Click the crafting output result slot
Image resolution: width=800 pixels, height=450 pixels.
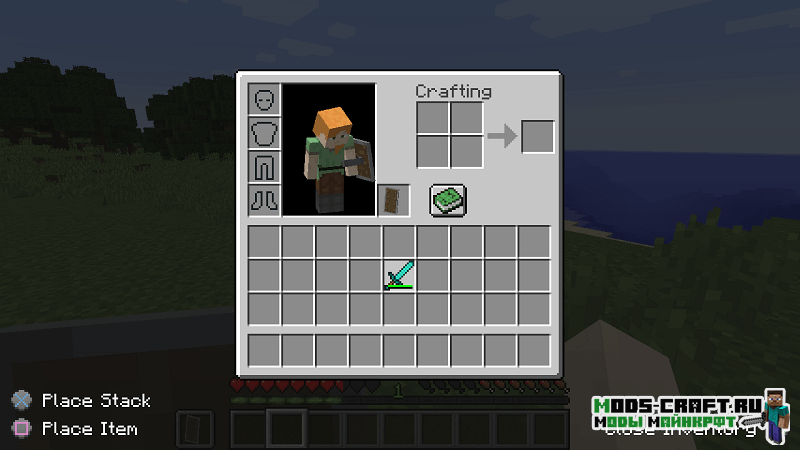pyautogui.click(x=537, y=136)
